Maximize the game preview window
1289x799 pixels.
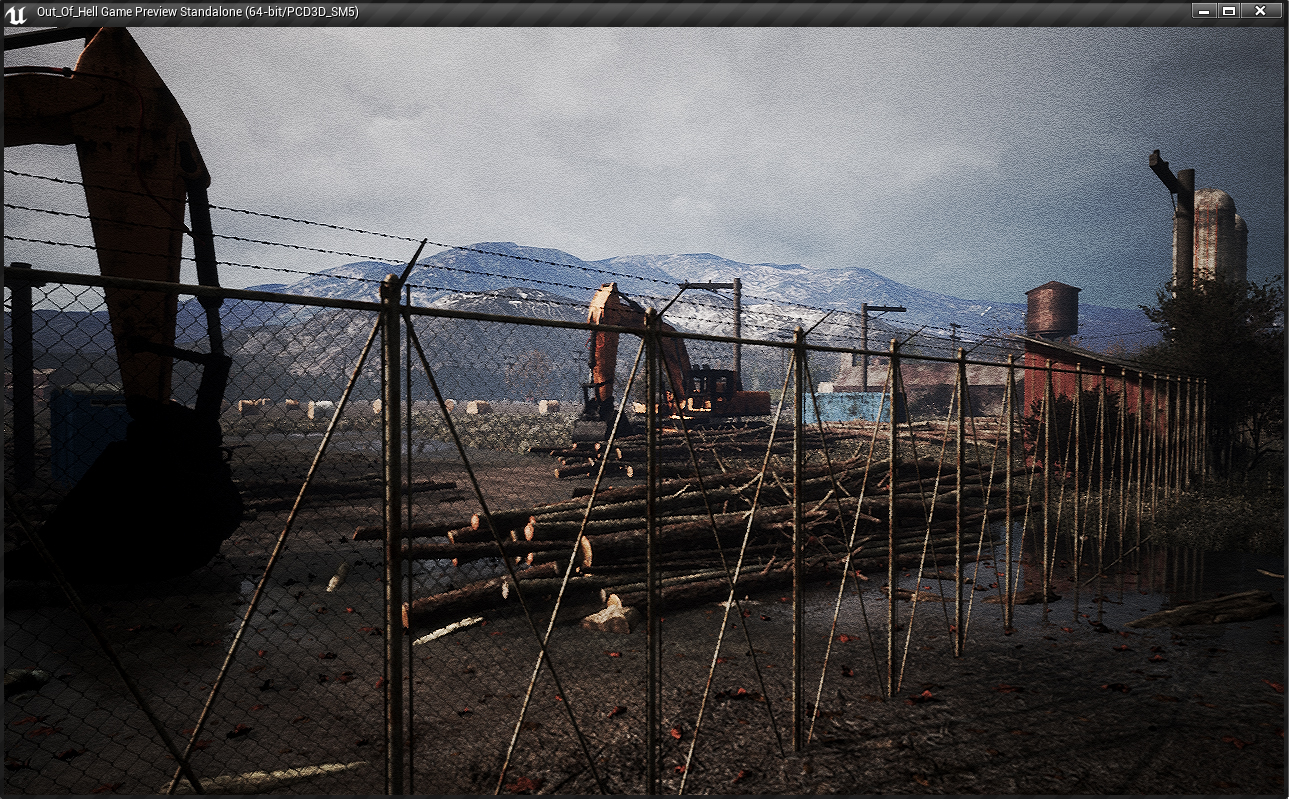click(1229, 11)
